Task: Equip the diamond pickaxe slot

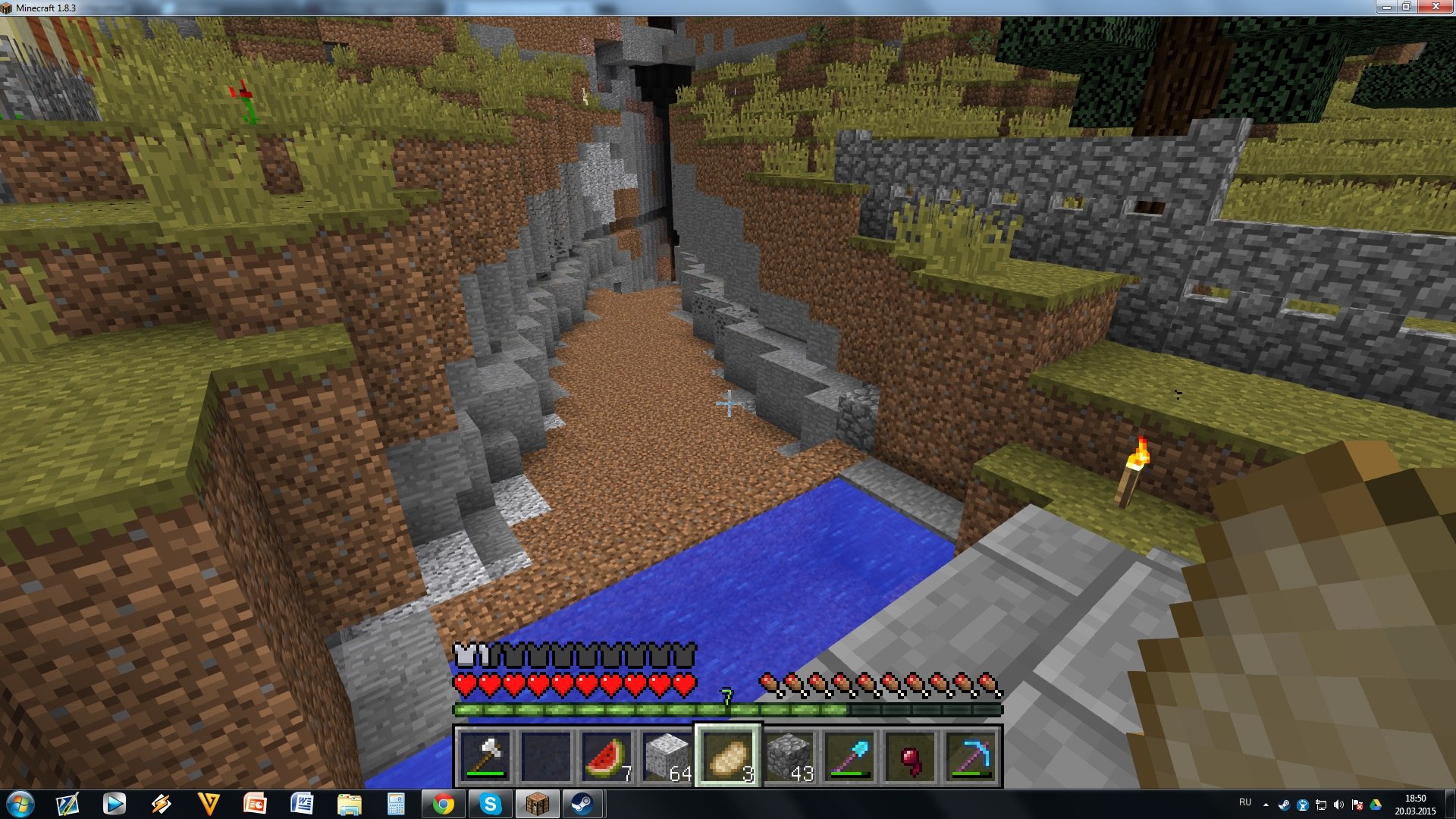Action: (x=971, y=756)
